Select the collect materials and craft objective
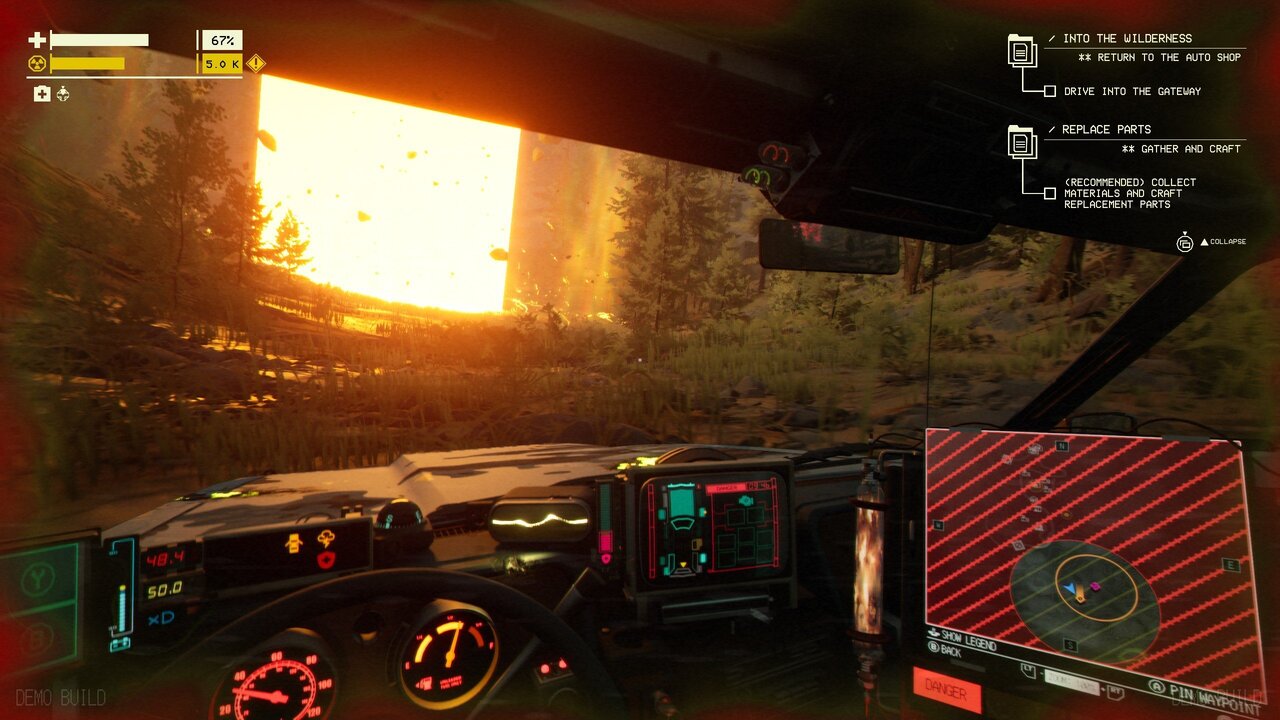Viewport: 1280px width, 720px height. 1129,193
